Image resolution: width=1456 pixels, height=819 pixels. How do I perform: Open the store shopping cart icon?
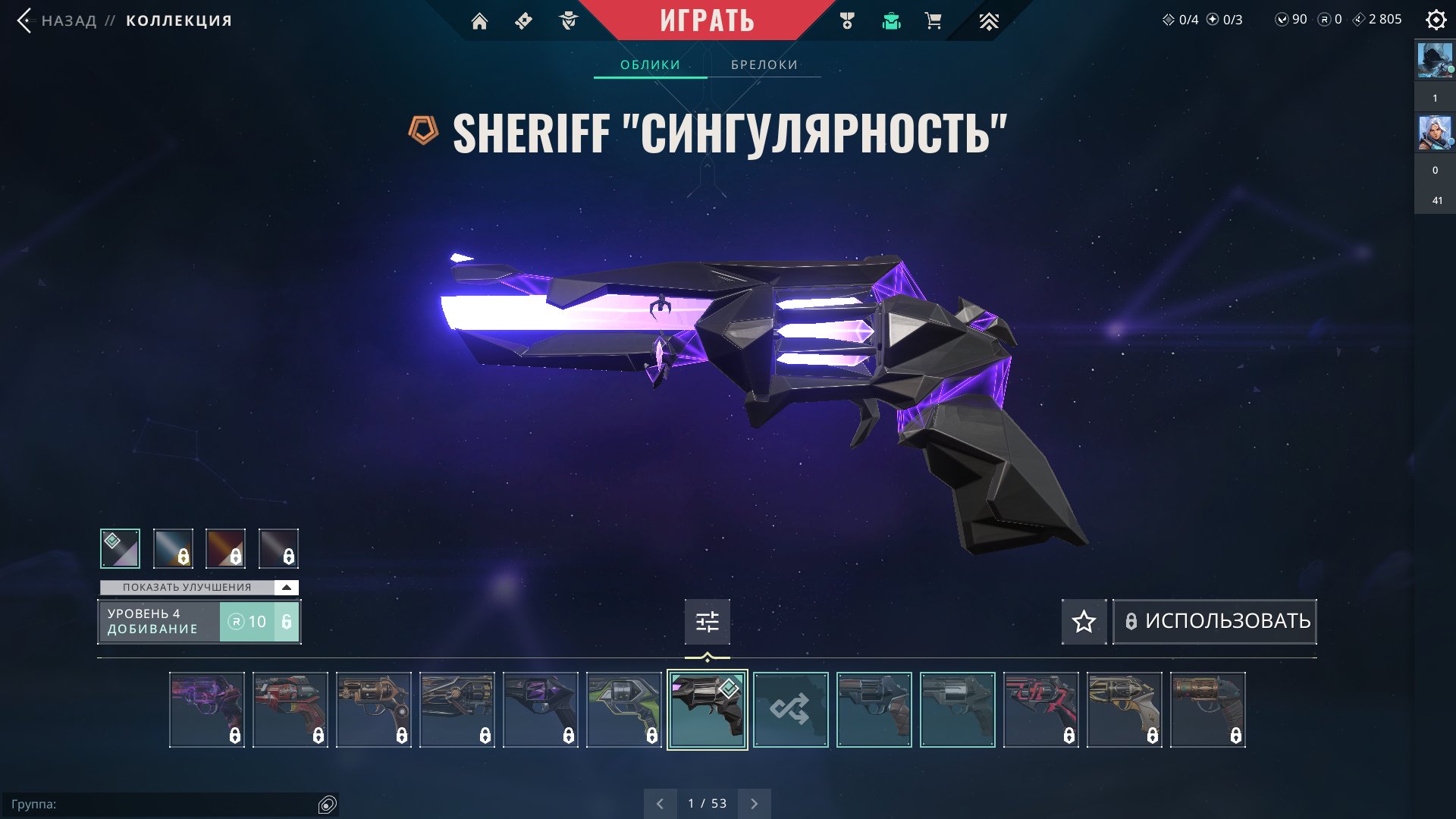[x=934, y=21]
